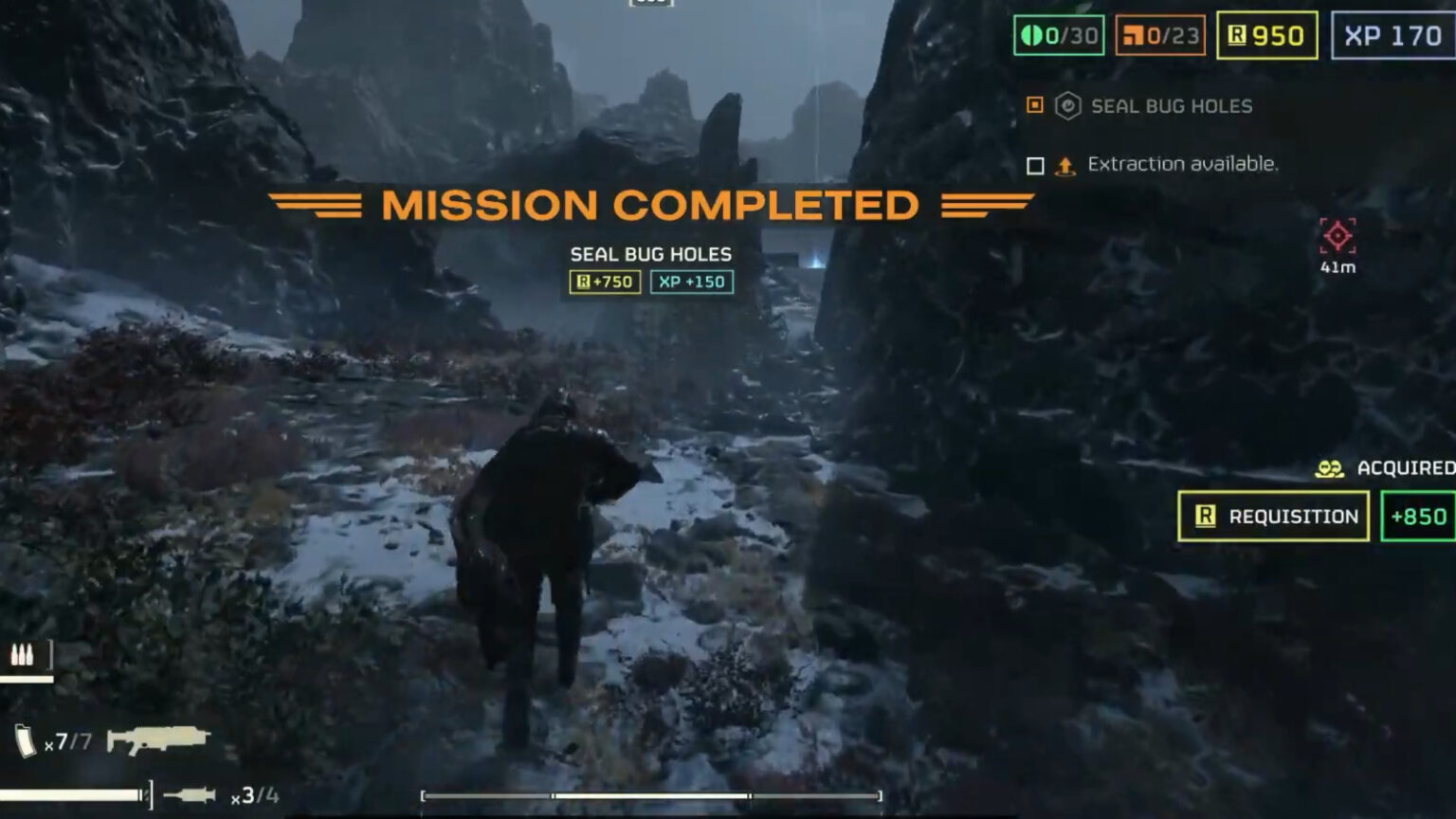Click the acquired samples icon near +850

pyautogui.click(x=1329, y=466)
